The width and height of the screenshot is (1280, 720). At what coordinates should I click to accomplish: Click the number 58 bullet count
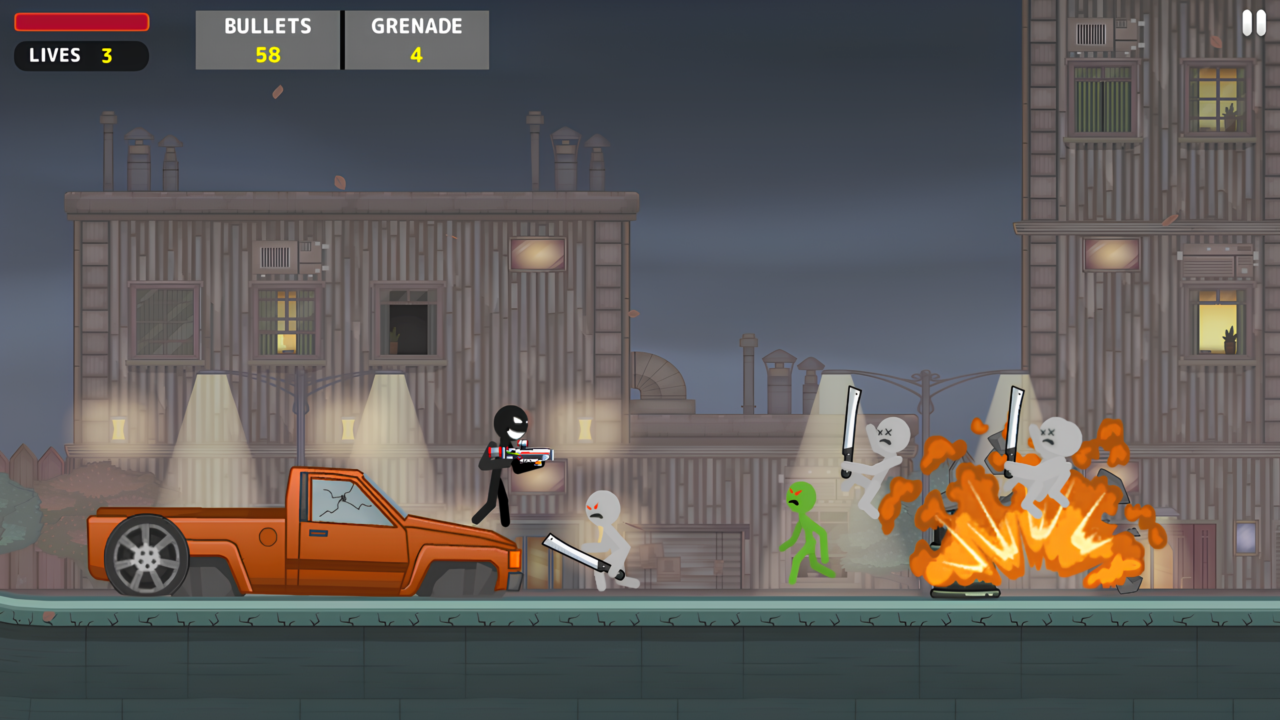point(267,53)
